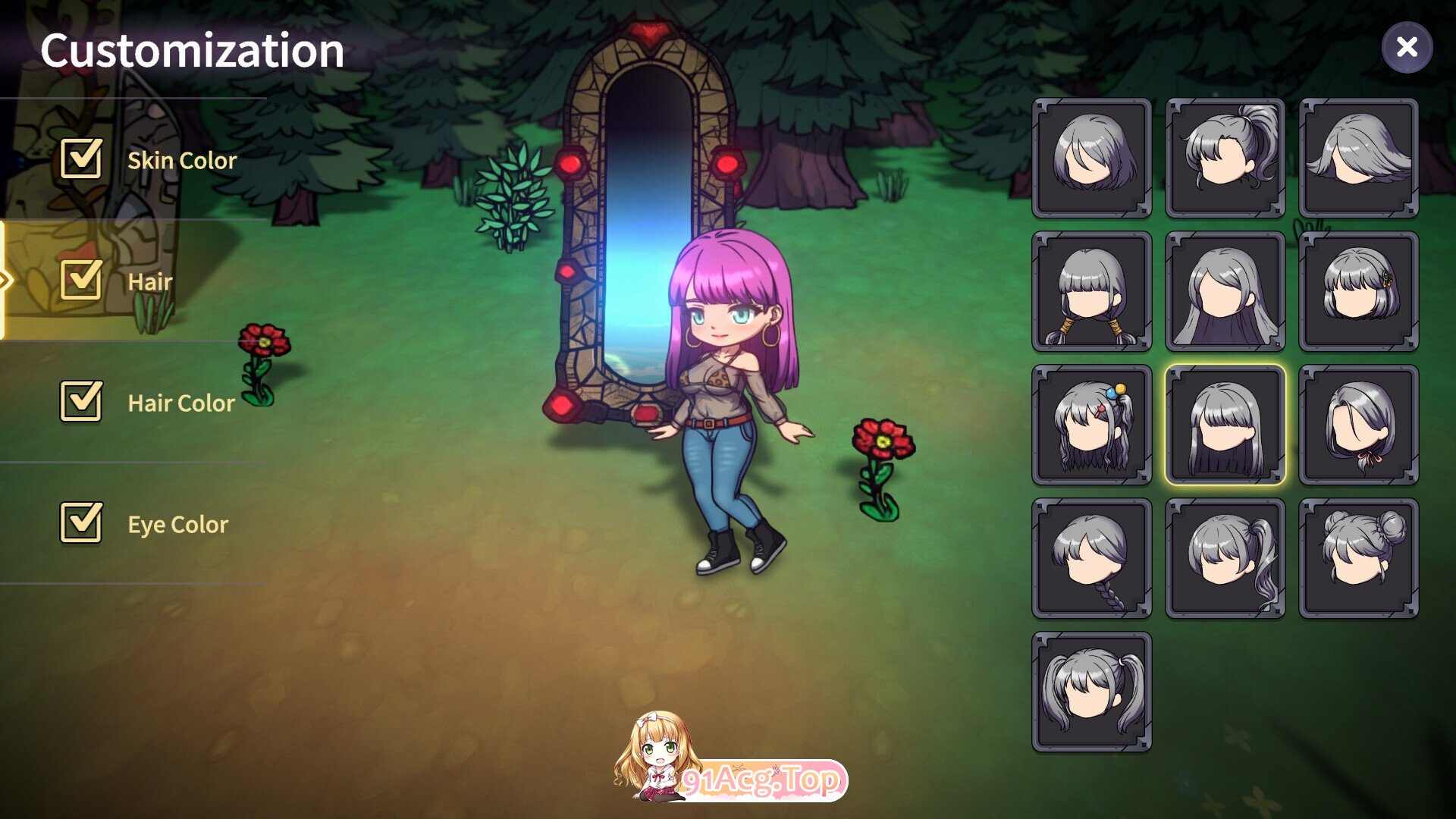Close the Customization screen
This screenshot has width=1456, height=819.
click(1407, 47)
